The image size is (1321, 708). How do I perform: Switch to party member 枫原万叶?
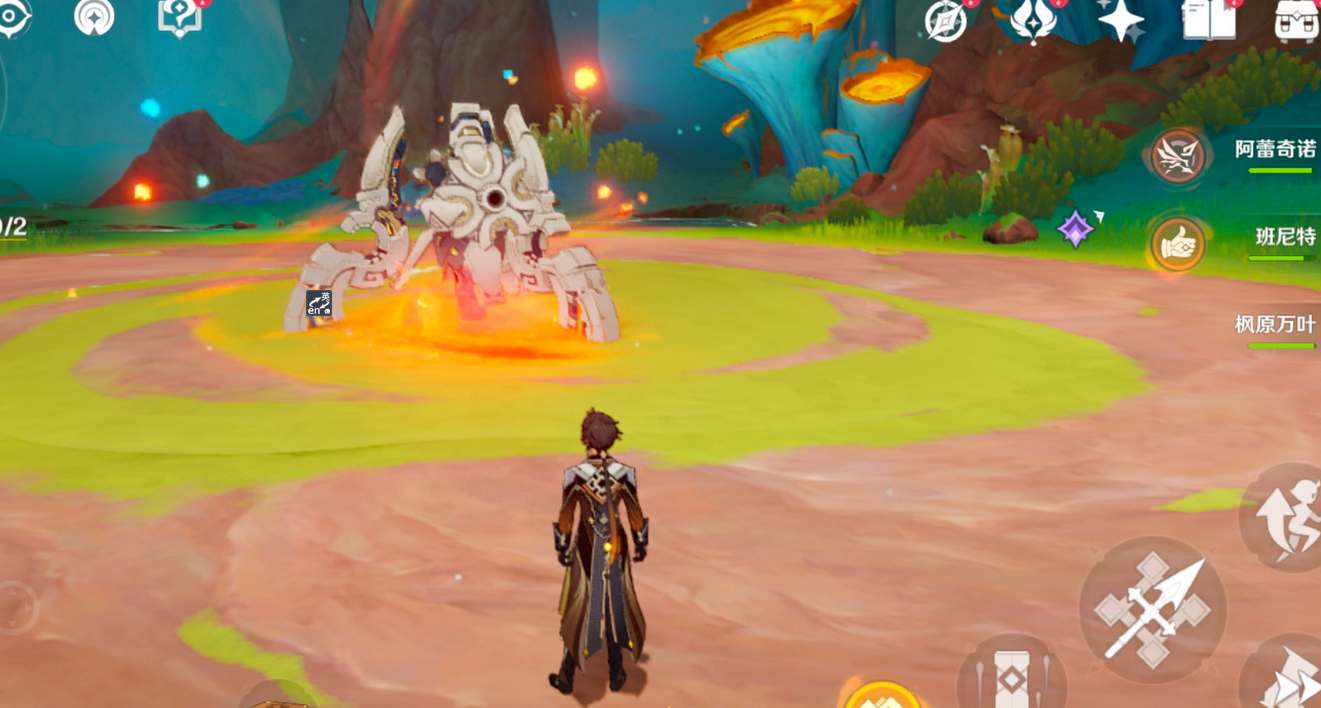[1274, 326]
